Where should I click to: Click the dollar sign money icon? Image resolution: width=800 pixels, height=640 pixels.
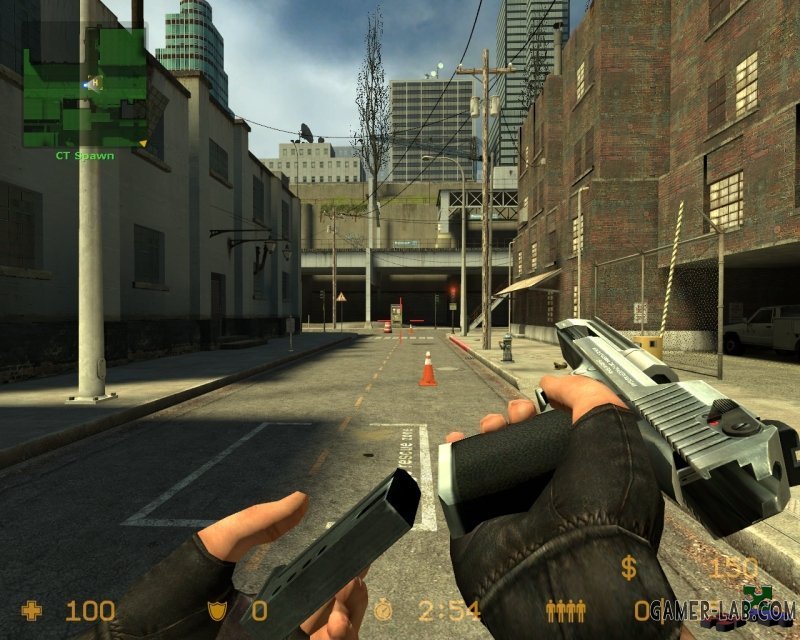click(628, 568)
